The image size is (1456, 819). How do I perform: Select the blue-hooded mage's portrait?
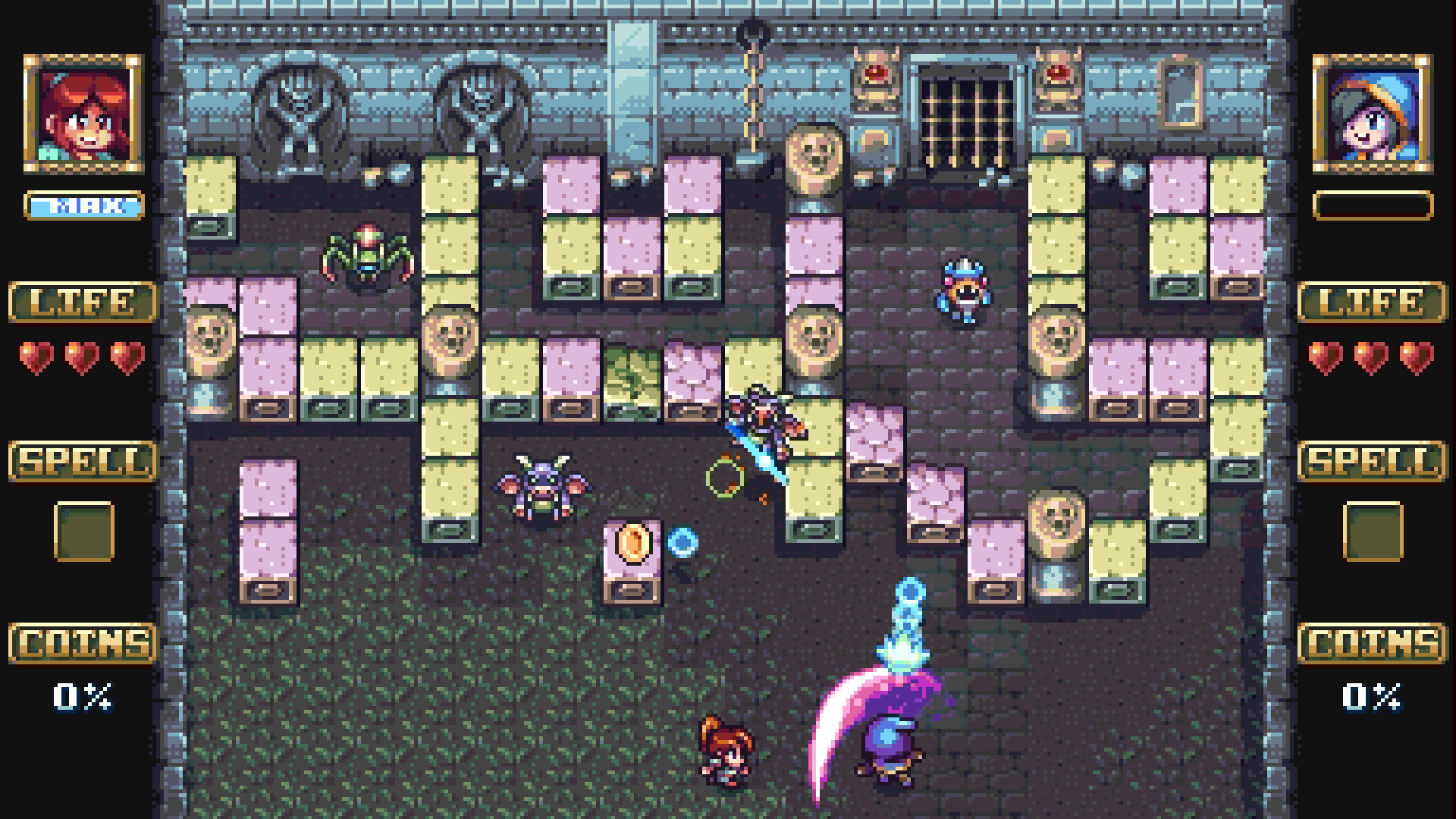1371,114
